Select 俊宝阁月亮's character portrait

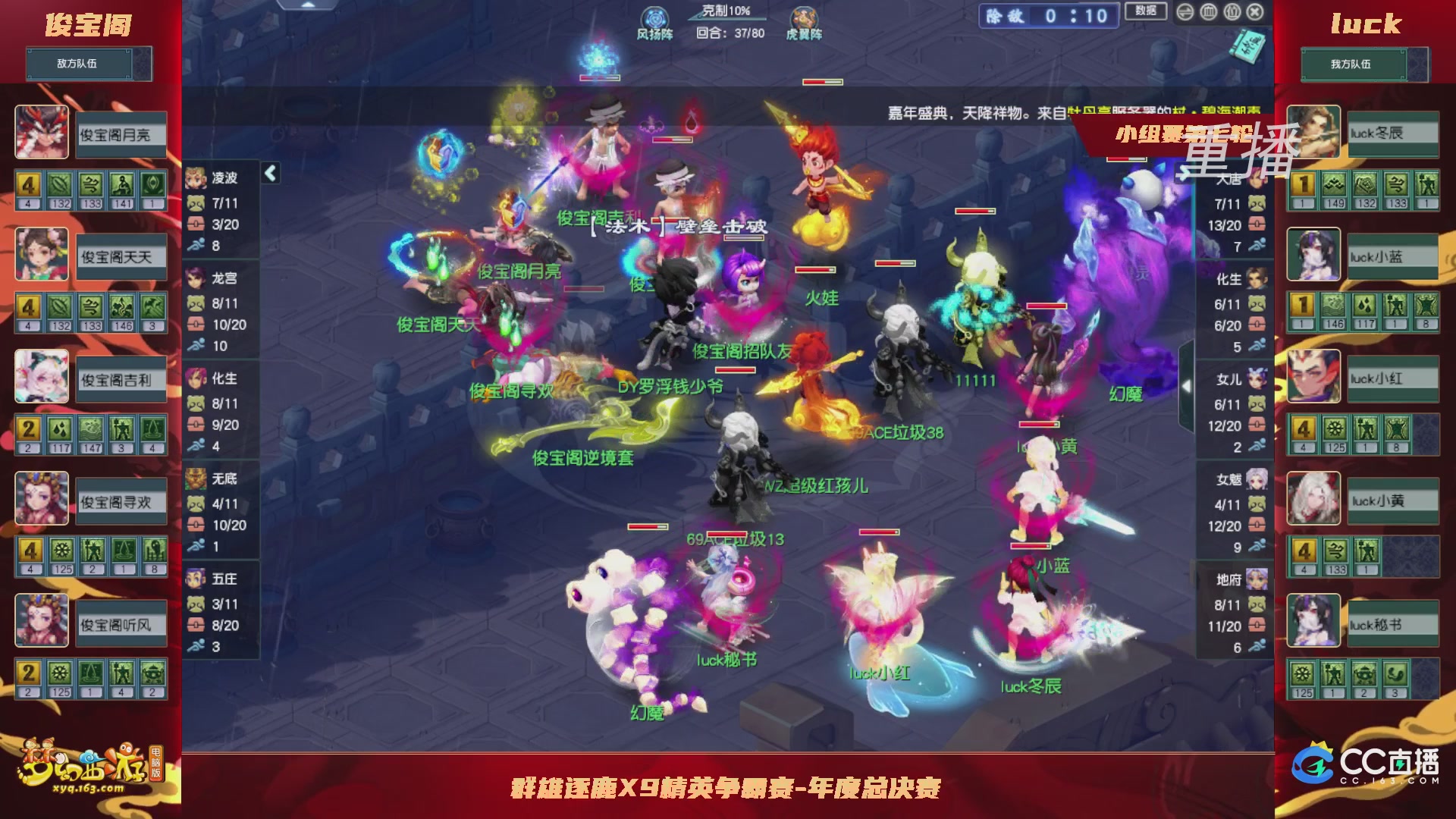(x=42, y=133)
